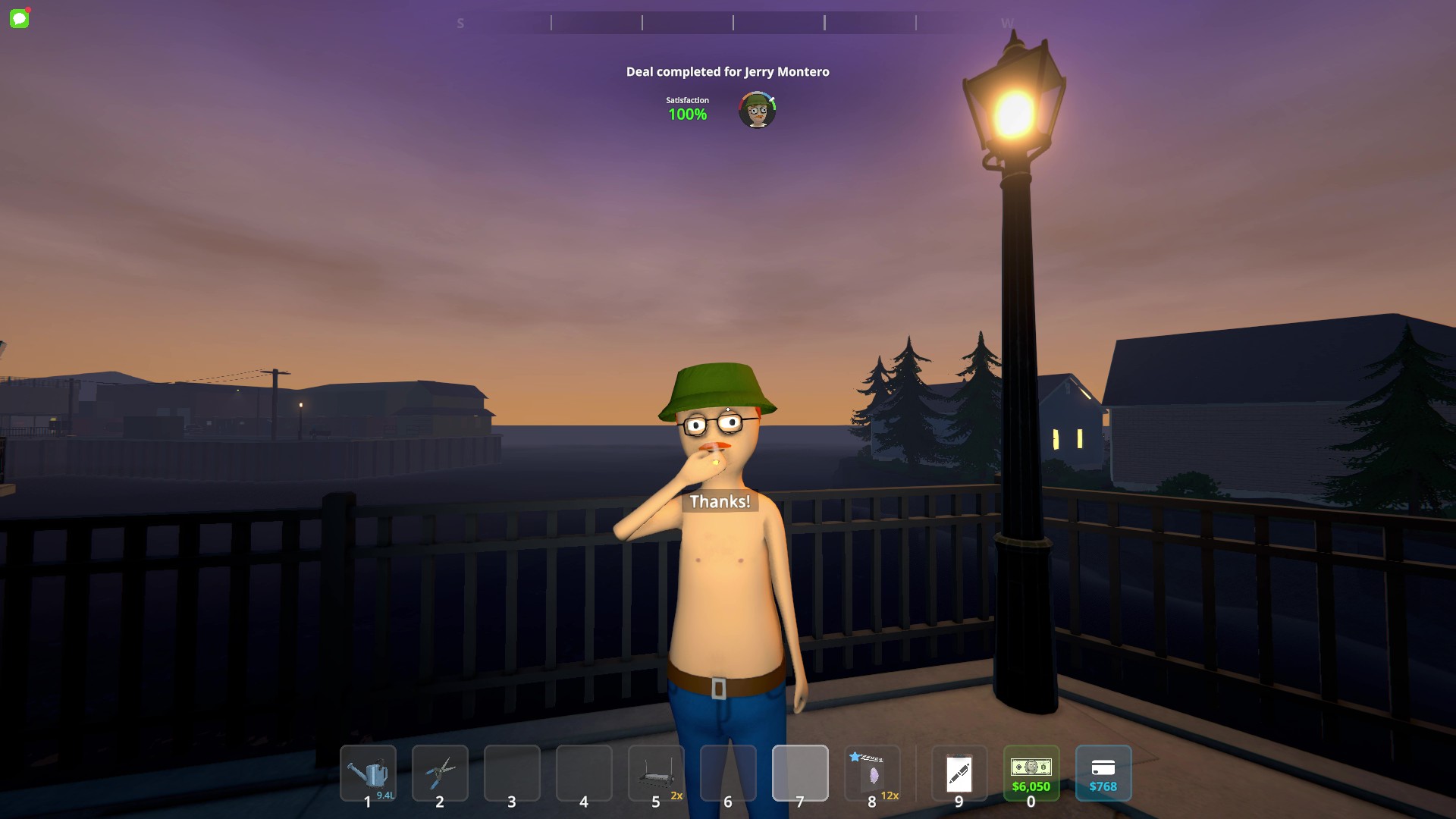This screenshot has width=1456, height=819.
Task: Select the $6,050 cash slot
Action: tap(1031, 773)
